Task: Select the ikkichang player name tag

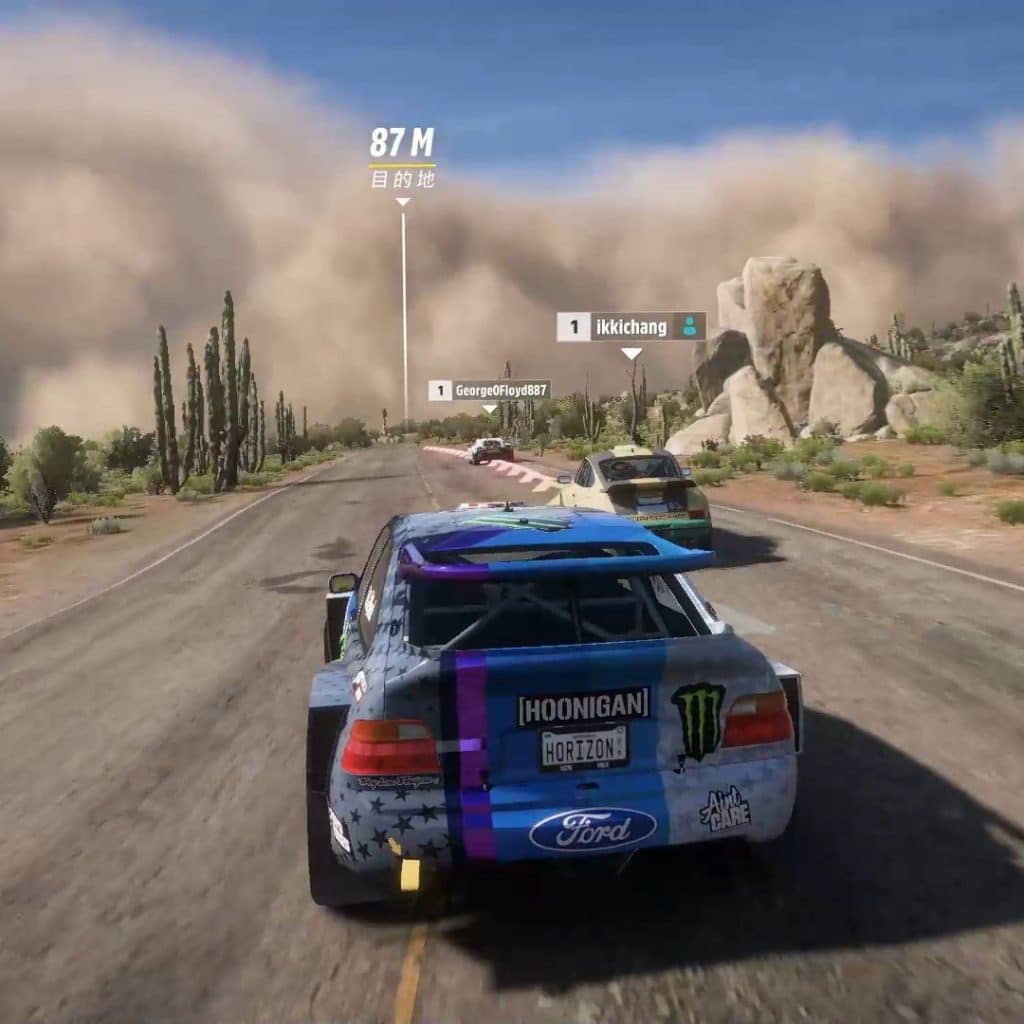Action: (x=631, y=326)
